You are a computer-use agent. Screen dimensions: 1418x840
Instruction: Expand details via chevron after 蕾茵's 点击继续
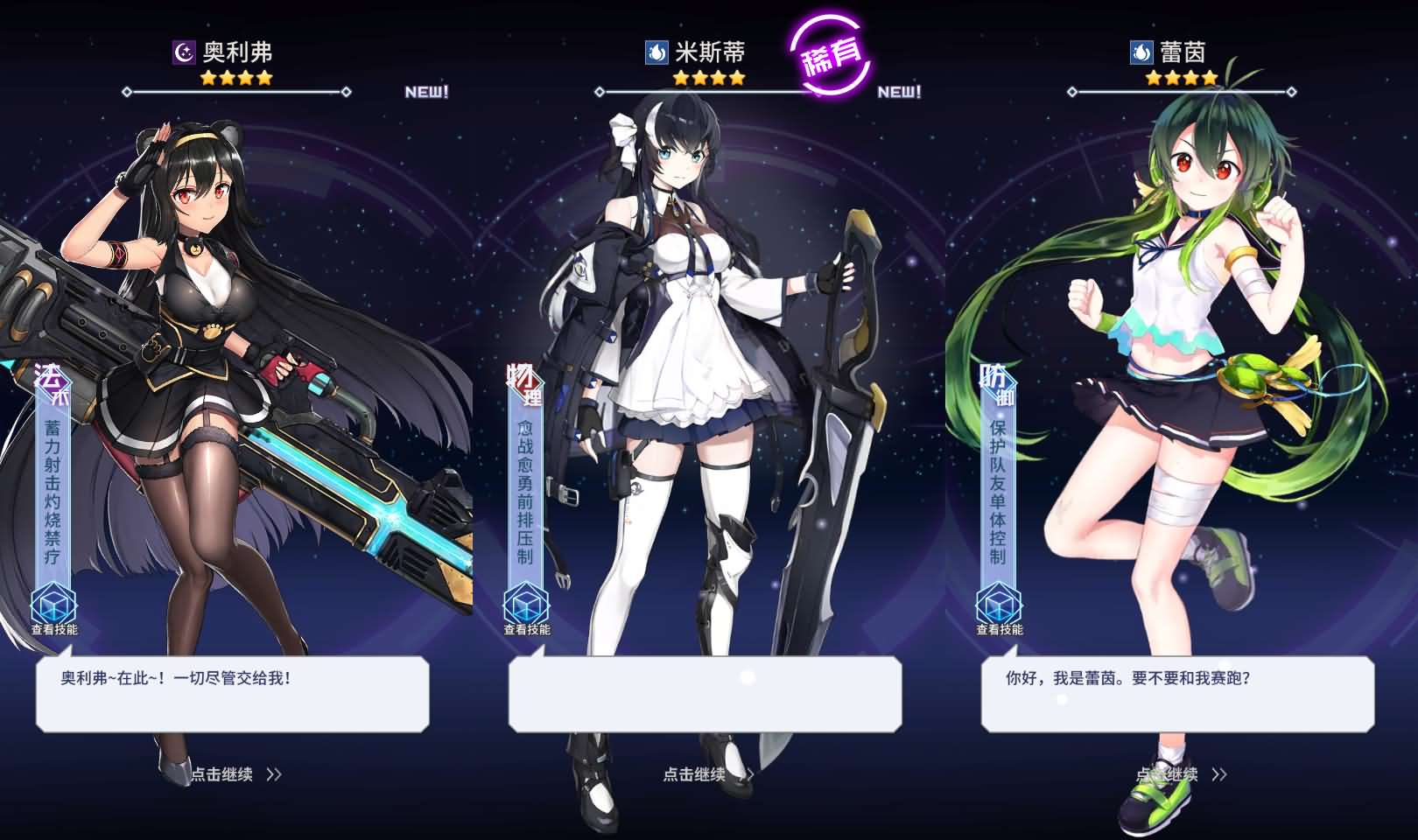point(1220,775)
